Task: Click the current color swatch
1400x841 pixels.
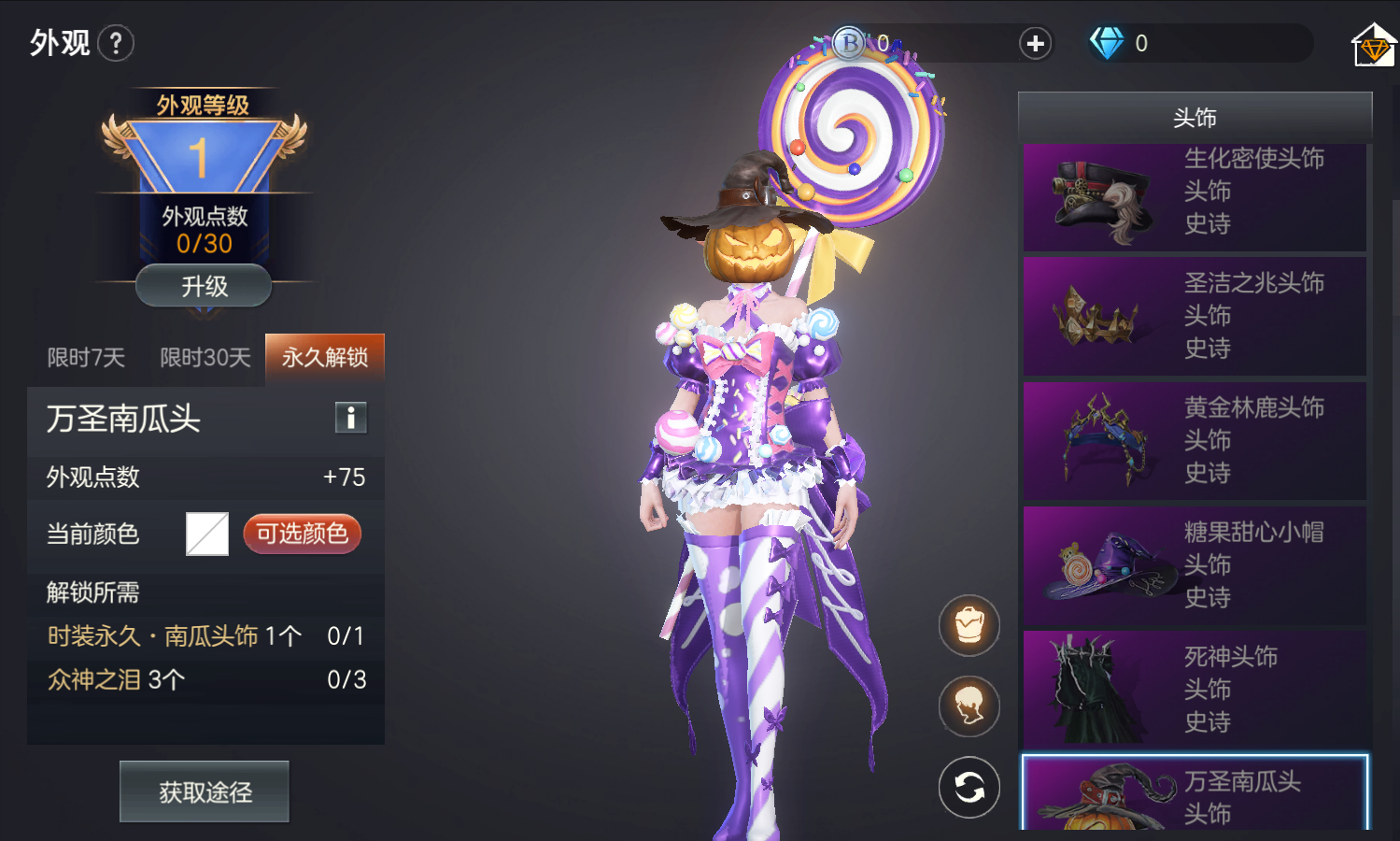Action: tap(207, 534)
